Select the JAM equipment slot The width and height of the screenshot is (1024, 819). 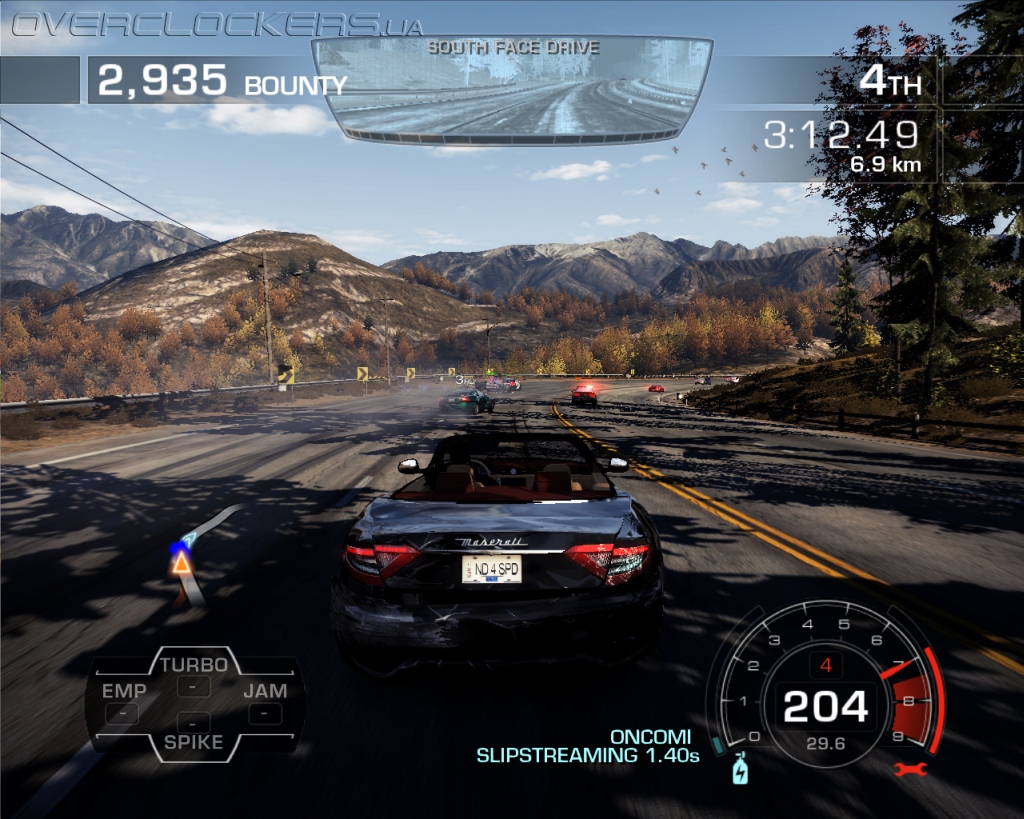(265, 702)
